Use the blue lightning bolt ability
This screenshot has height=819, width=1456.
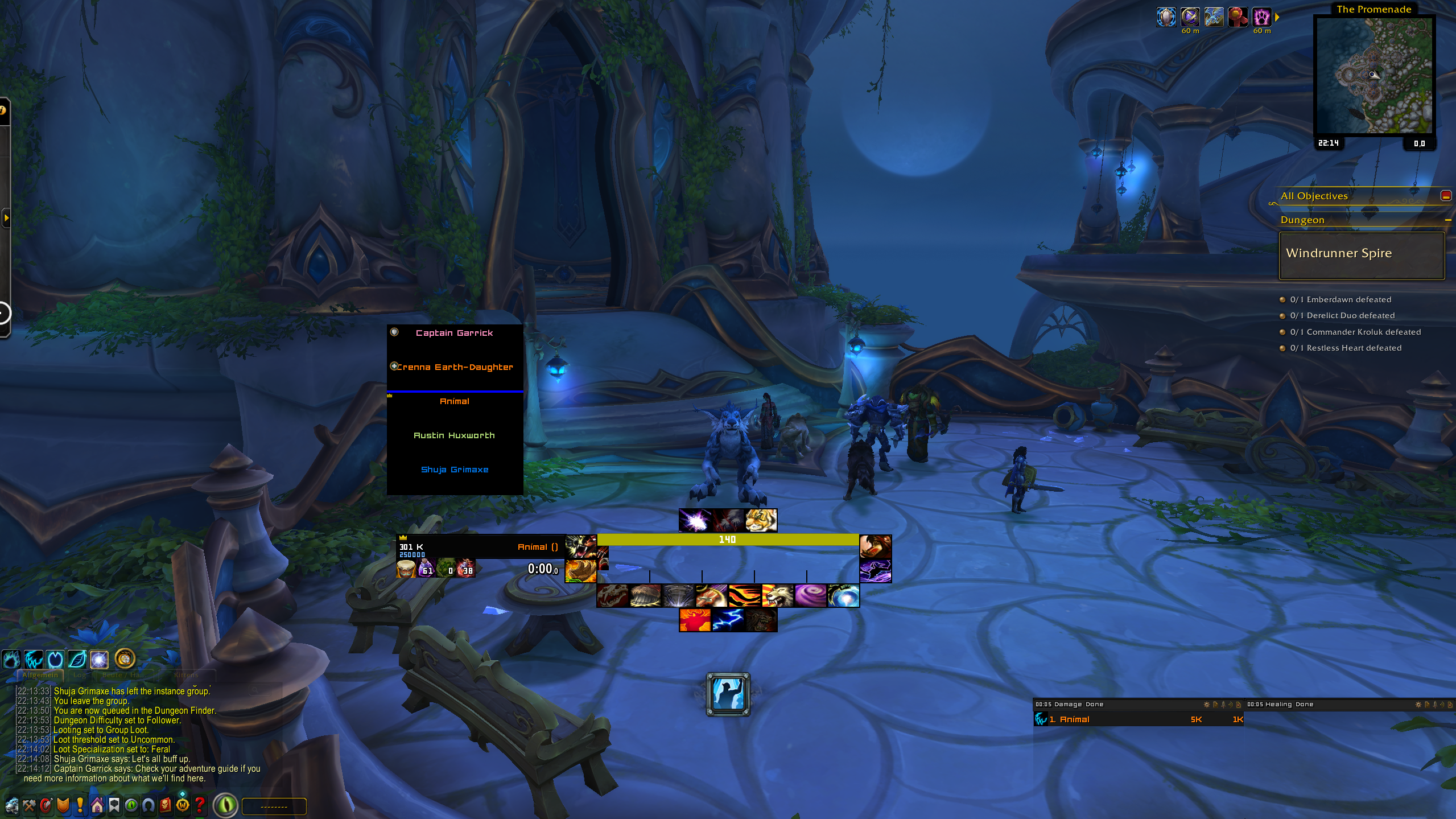[x=728, y=620]
